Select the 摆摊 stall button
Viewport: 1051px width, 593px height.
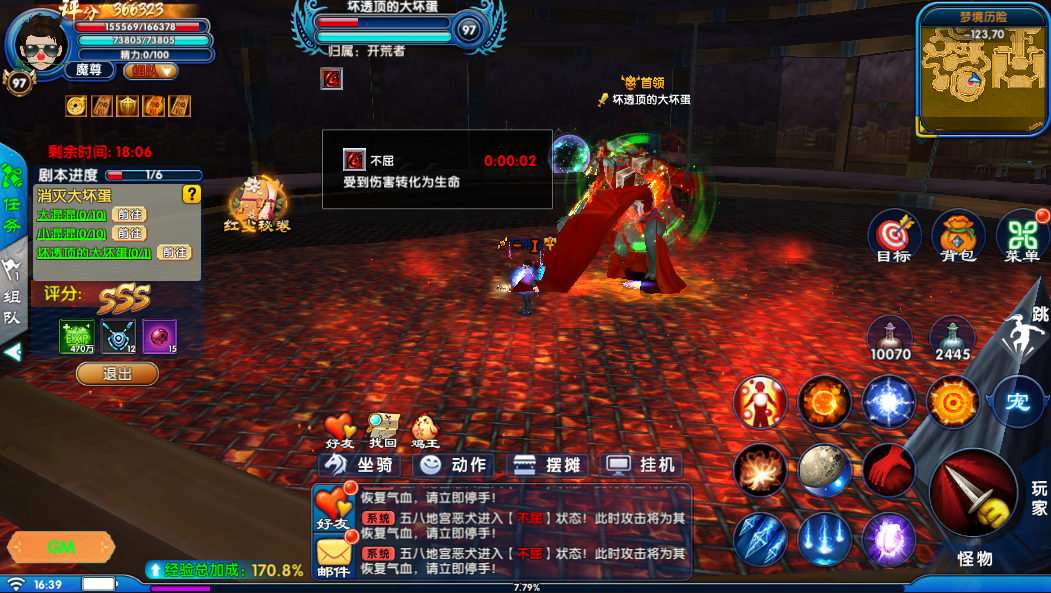(548, 465)
